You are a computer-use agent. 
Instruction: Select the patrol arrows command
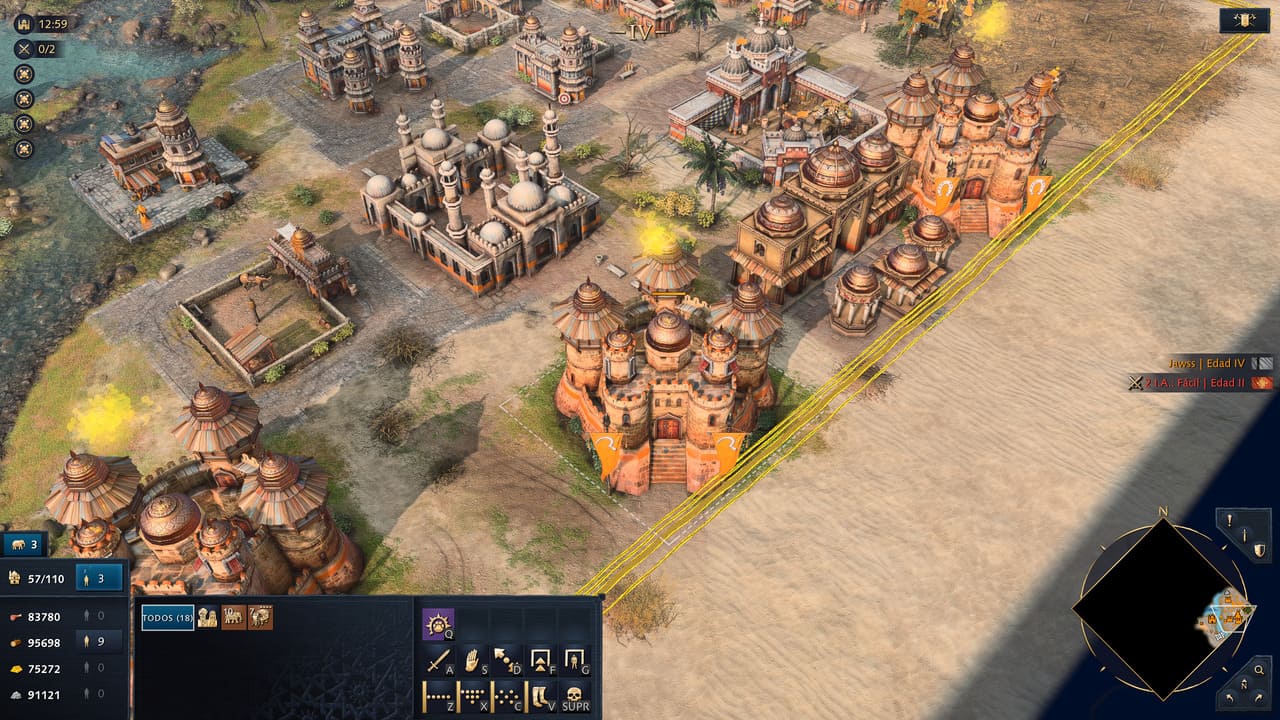[507, 660]
